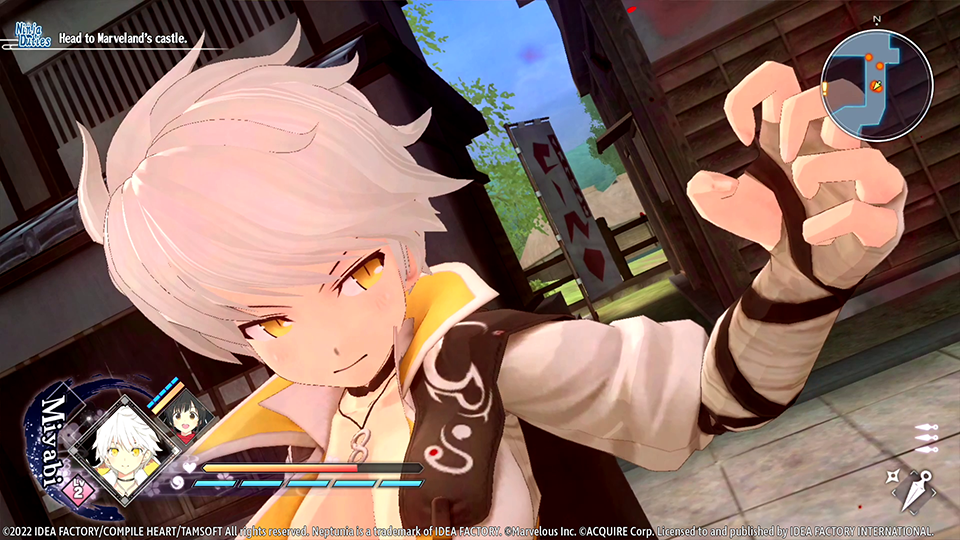
Task: Switch to the black-haired partner portrait
Action: pos(182,421)
